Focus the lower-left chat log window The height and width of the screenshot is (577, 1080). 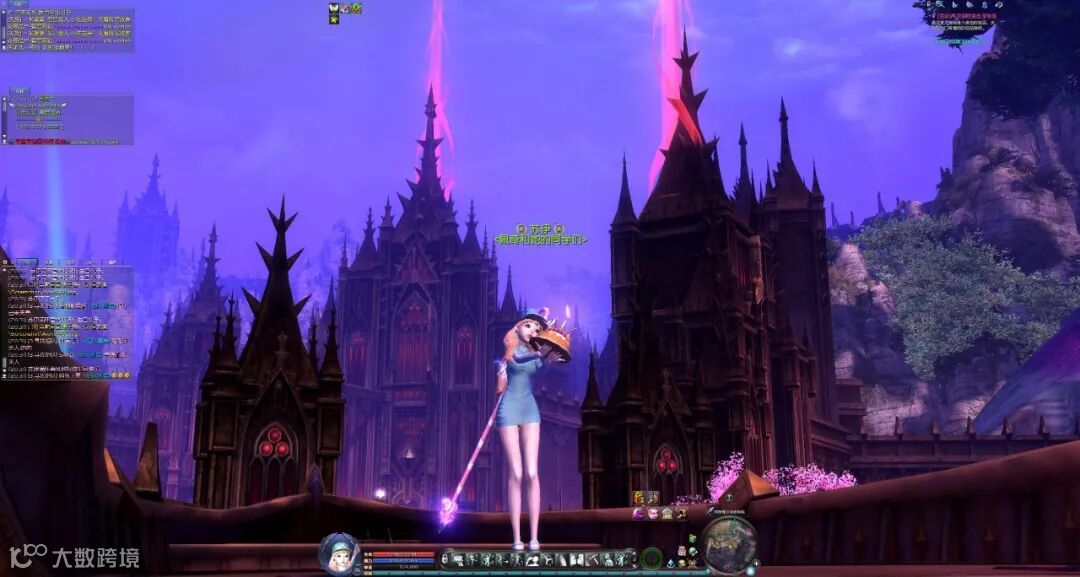coord(66,321)
